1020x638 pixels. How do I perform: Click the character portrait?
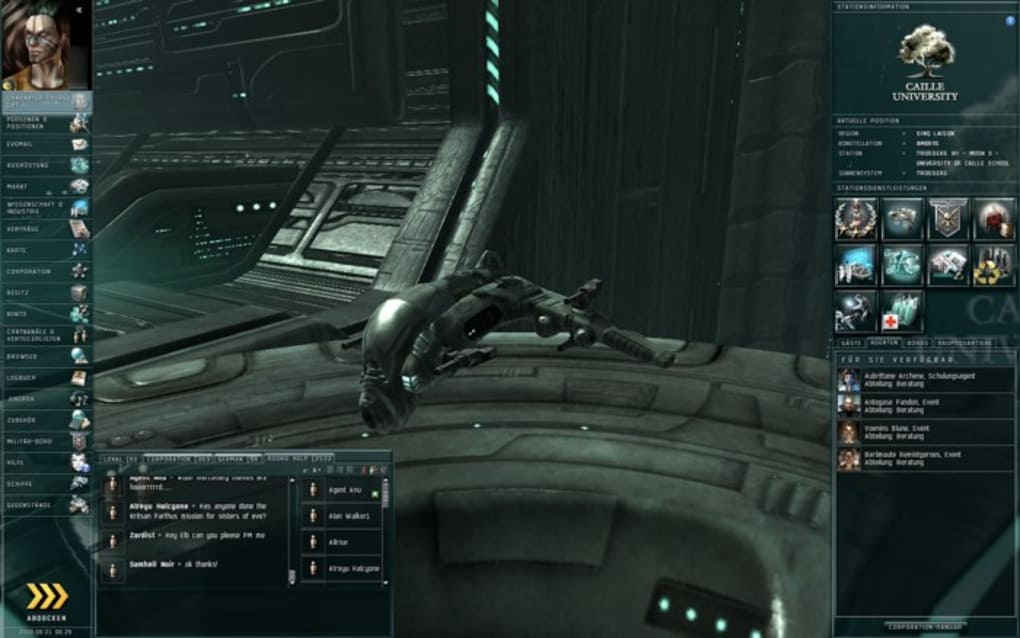tap(45, 45)
